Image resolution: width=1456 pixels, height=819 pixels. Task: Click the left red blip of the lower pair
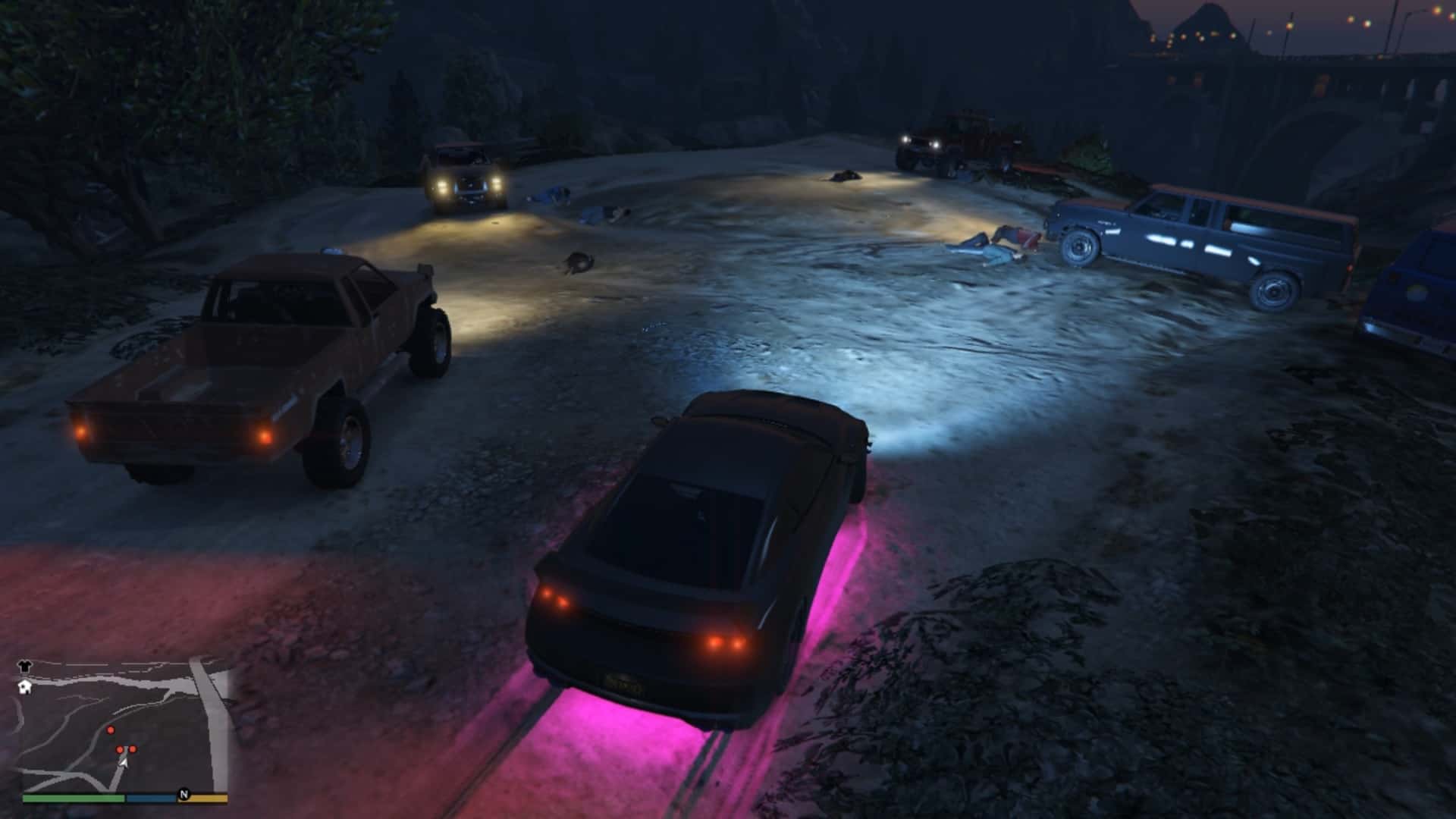tap(120, 749)
